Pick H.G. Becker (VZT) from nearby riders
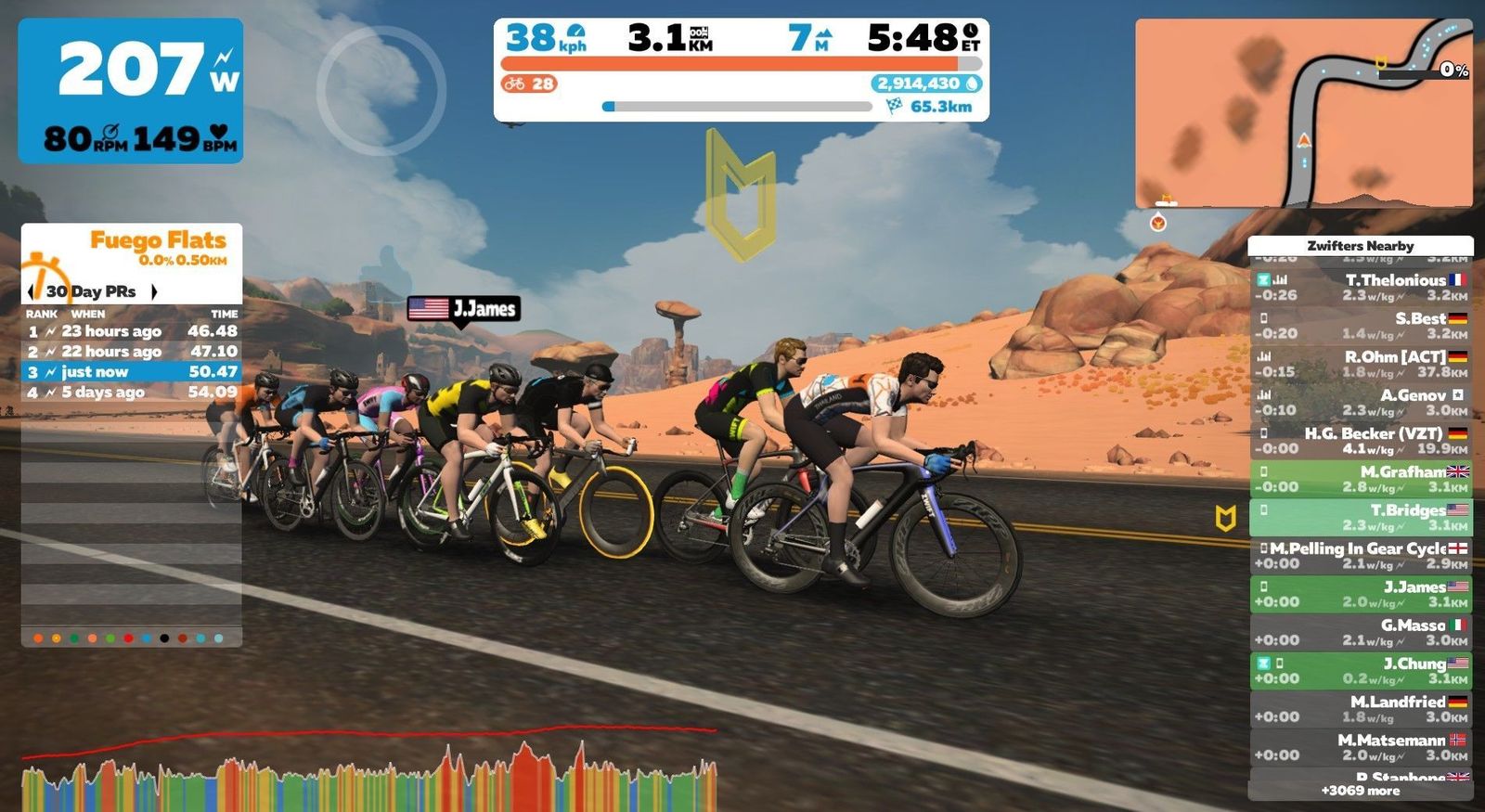This screenshot has height=812, width=1485. tap(1361, 441)
